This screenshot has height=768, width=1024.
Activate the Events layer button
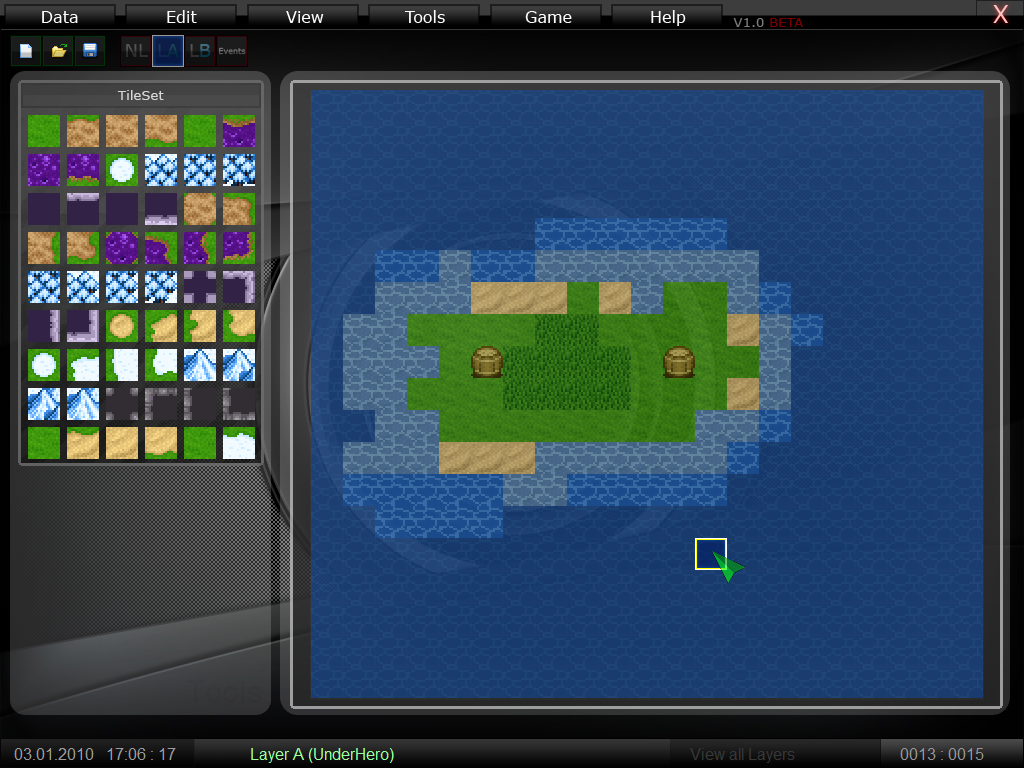232,51
